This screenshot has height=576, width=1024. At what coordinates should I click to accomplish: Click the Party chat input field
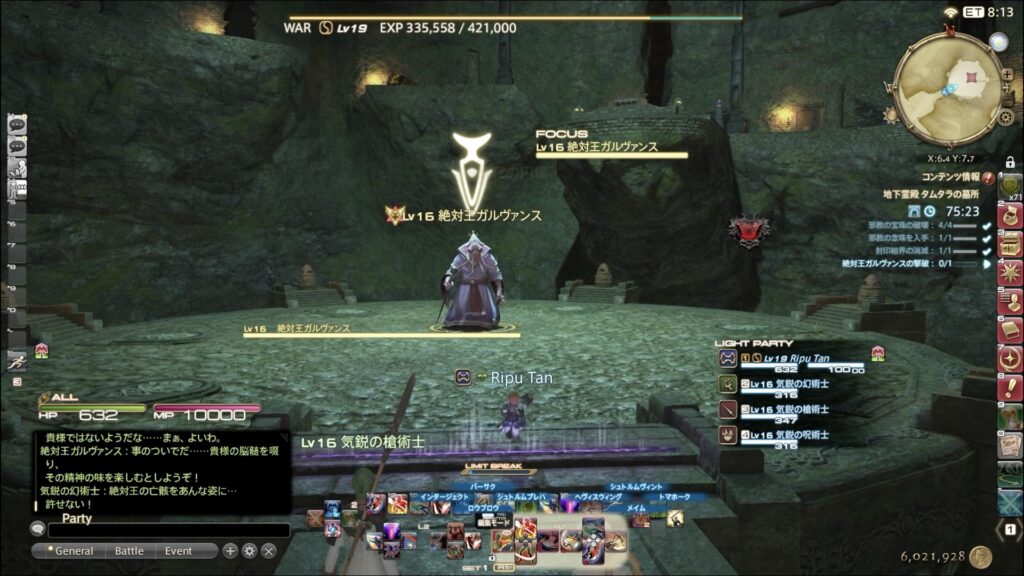[x=170, y=530]
